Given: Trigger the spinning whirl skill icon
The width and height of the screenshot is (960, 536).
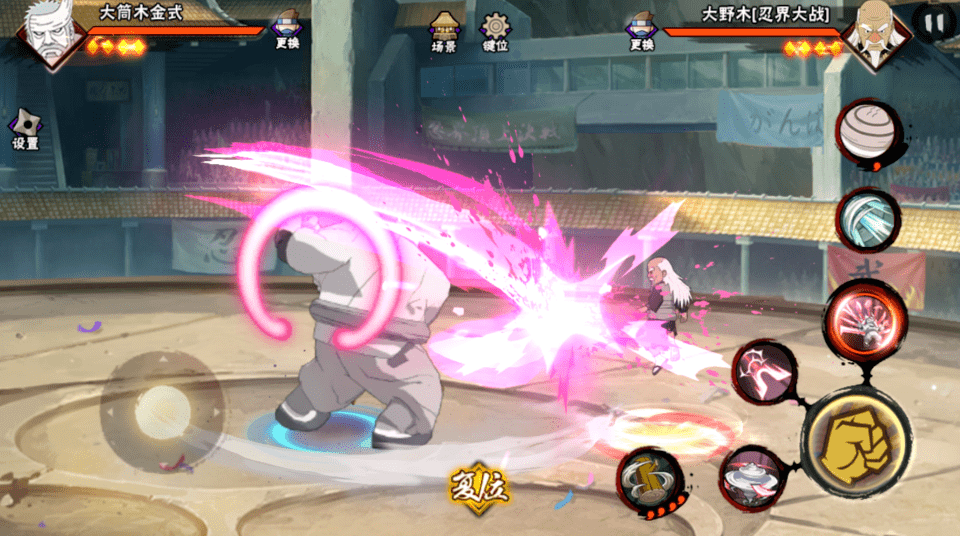Looking at the screenshot, I should [751, 479].
